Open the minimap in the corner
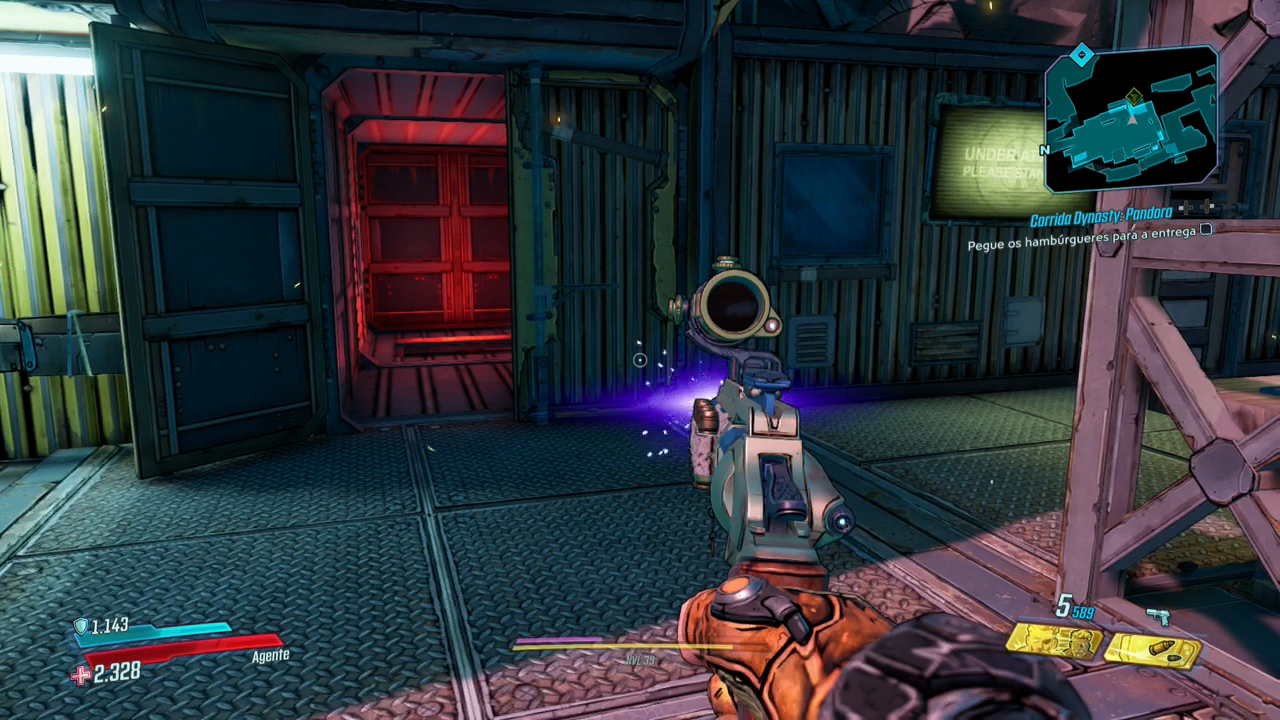This screenshot has width=1280, height=720. pyautogui.click(x=1132, y=118)
